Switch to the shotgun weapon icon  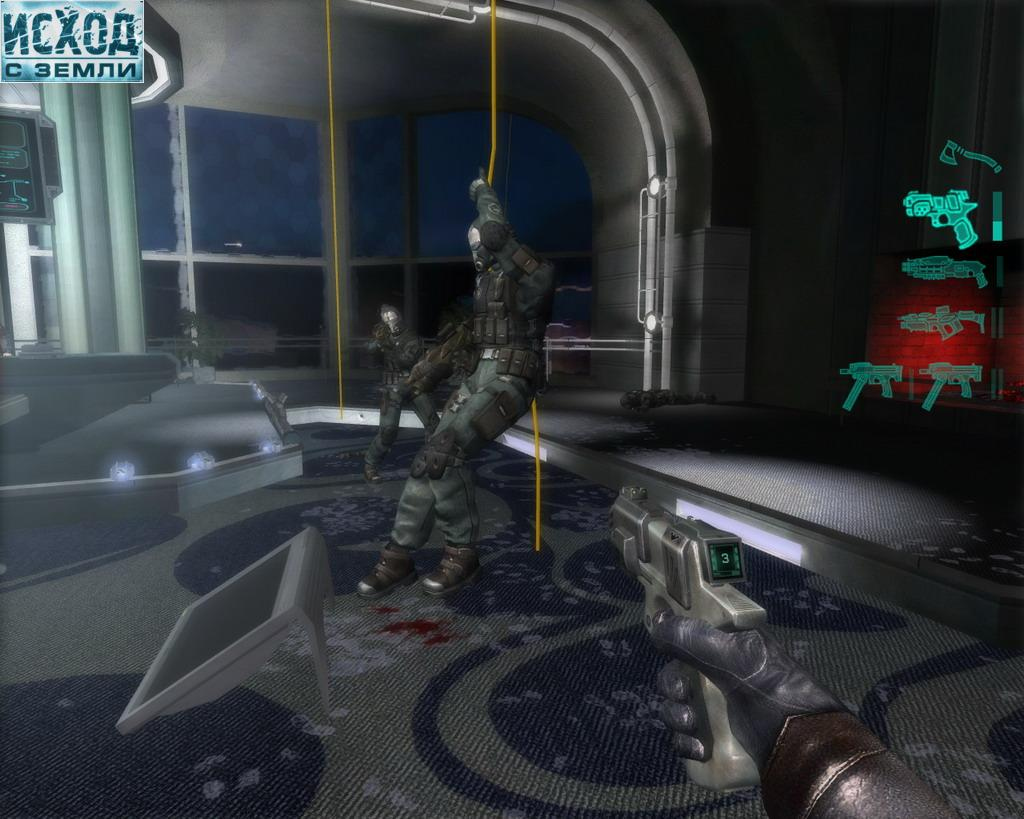[943, 271]
